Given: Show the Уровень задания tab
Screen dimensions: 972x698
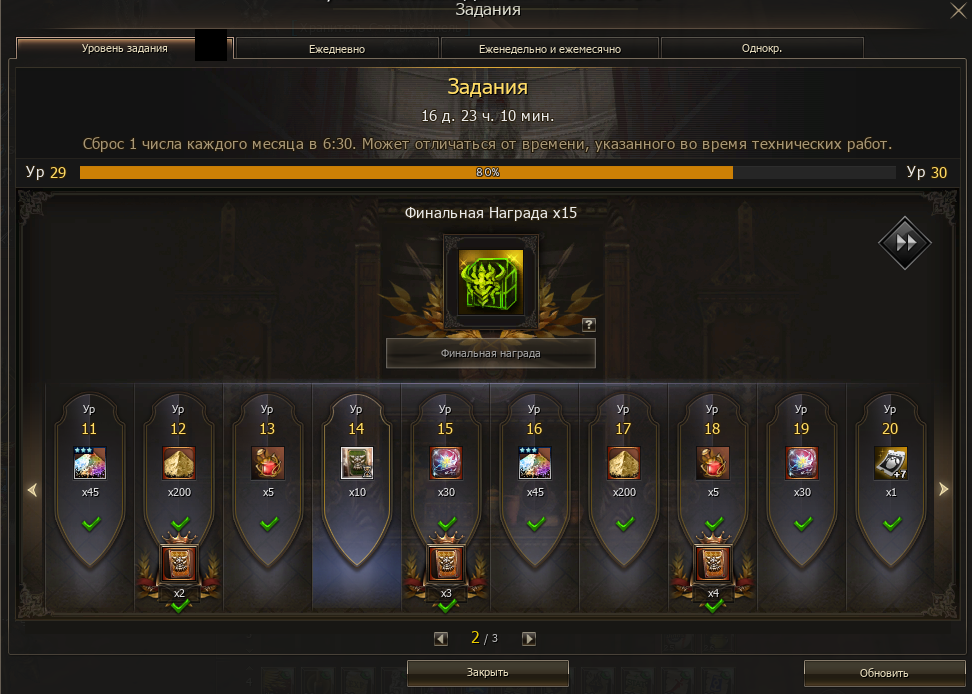Looking at the screenshot, I should point(124,48).
